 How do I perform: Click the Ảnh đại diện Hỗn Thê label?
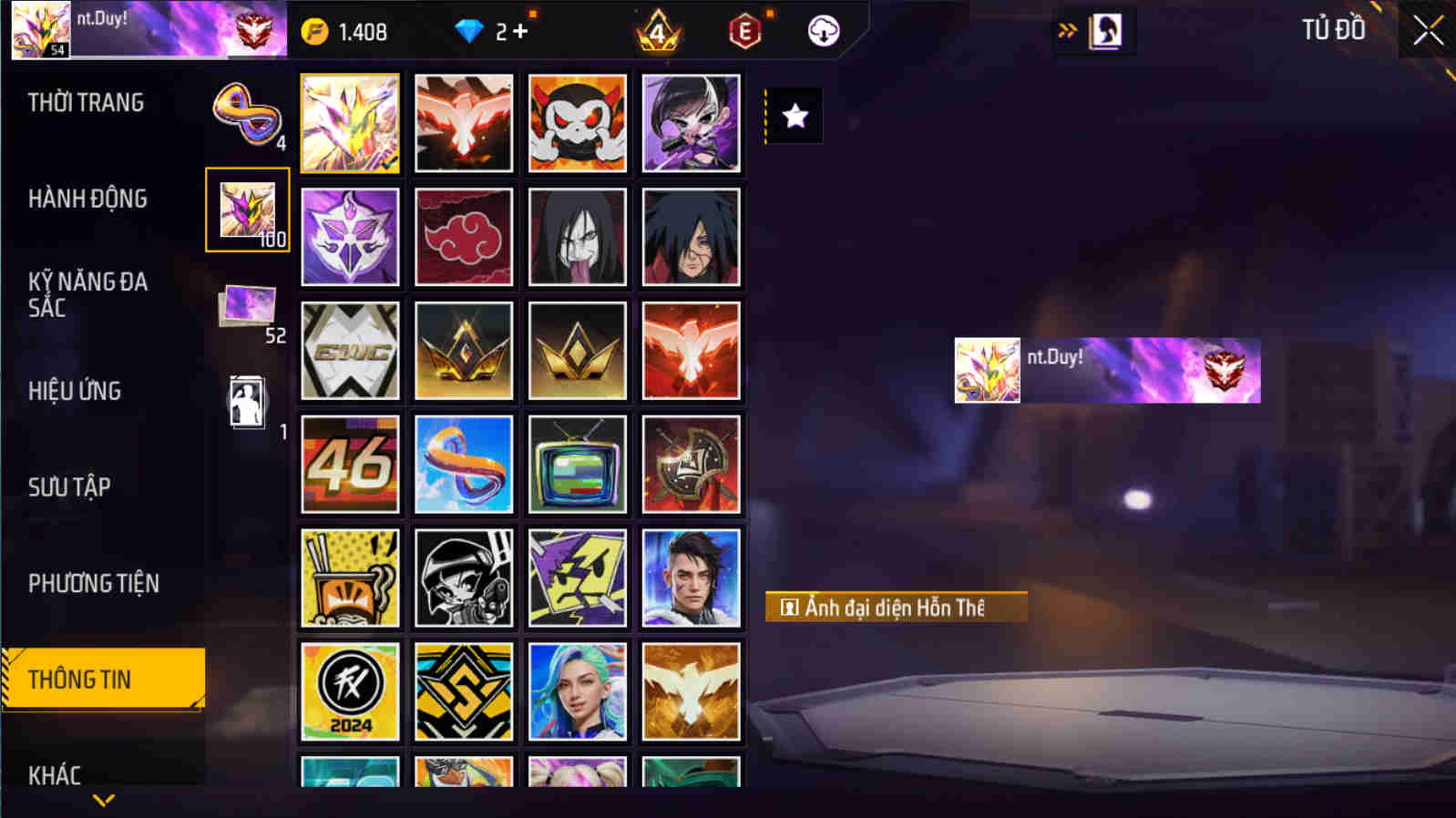(x=896, y=608)
